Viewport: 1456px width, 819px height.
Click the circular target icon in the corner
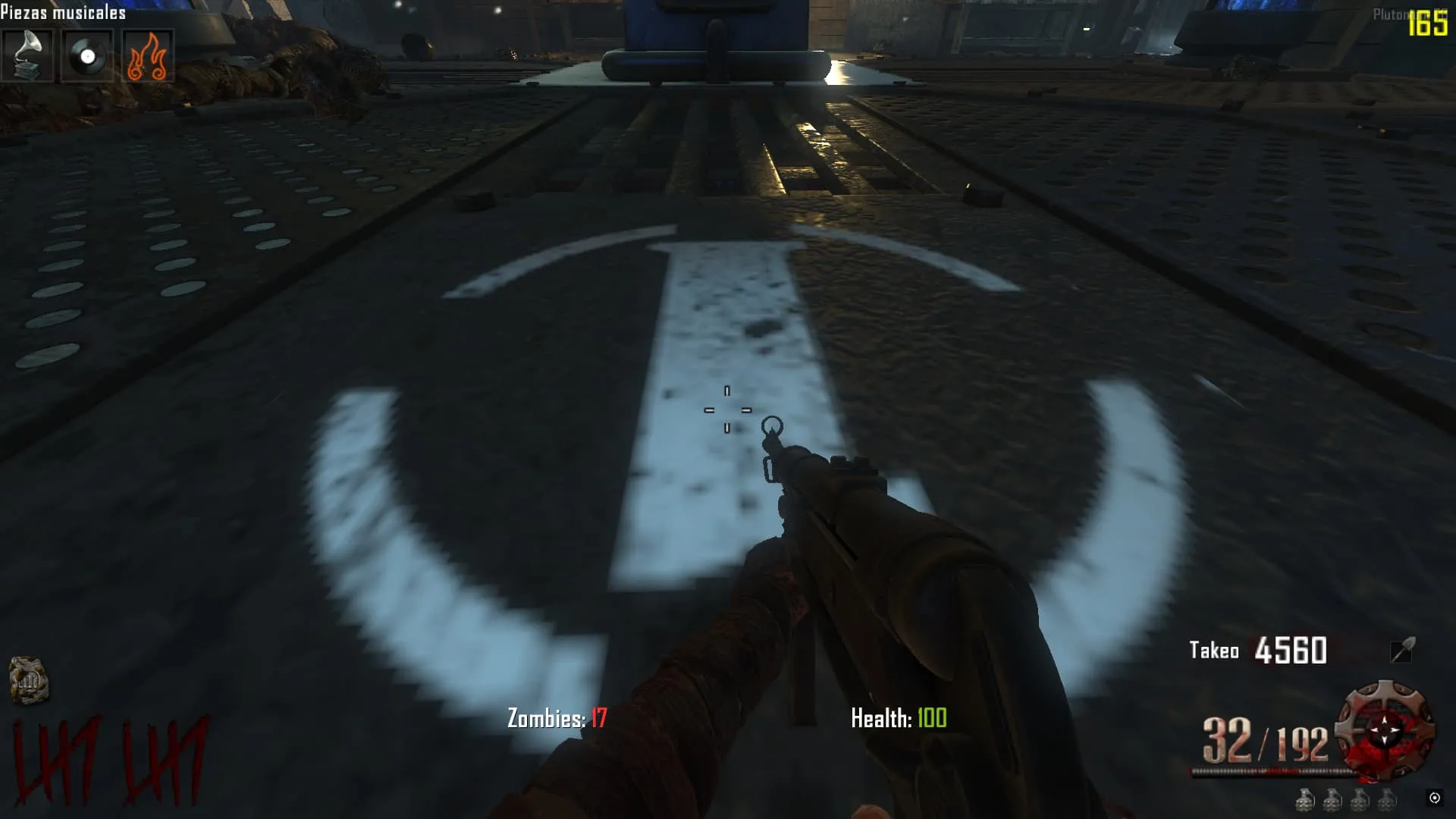click(1434, 798)
